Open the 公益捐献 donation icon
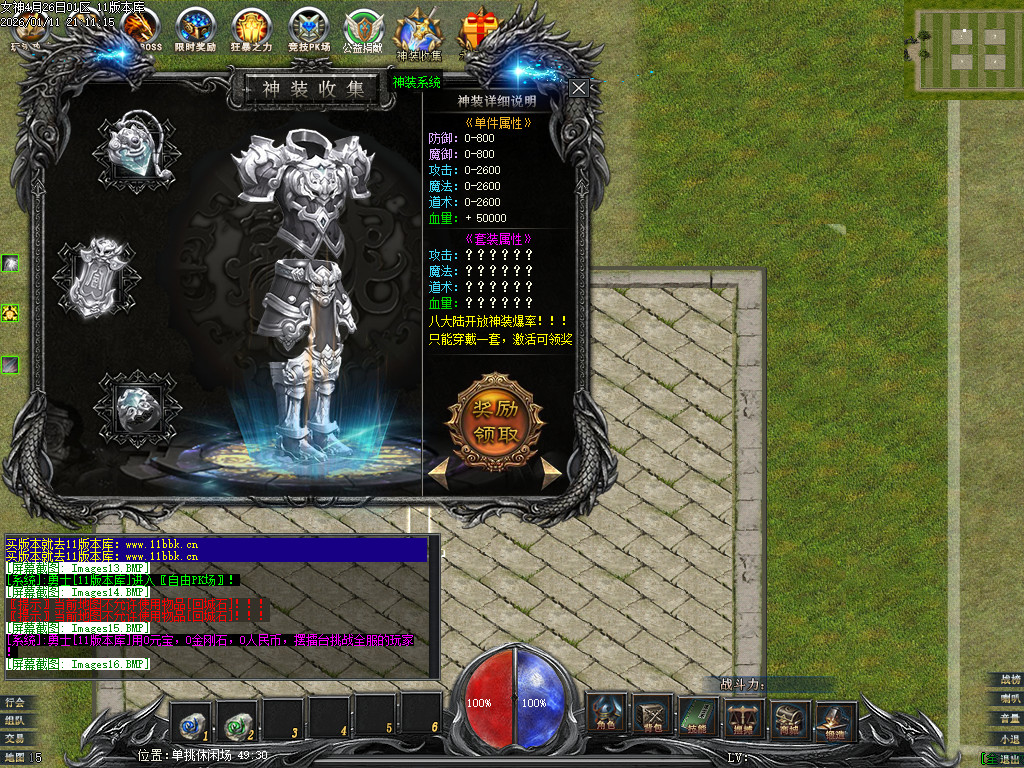The width and height of the screenshot is (1024, 768). coord(363,30)
